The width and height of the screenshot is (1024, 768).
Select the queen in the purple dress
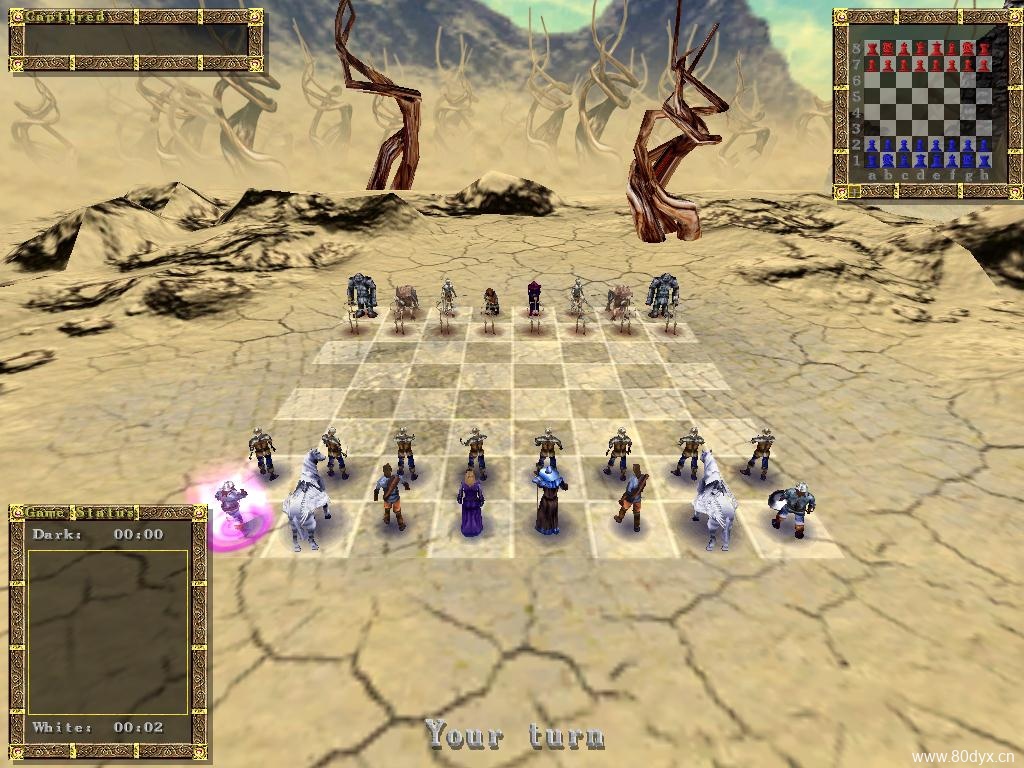pyautogui.click(x=471, y=504)
